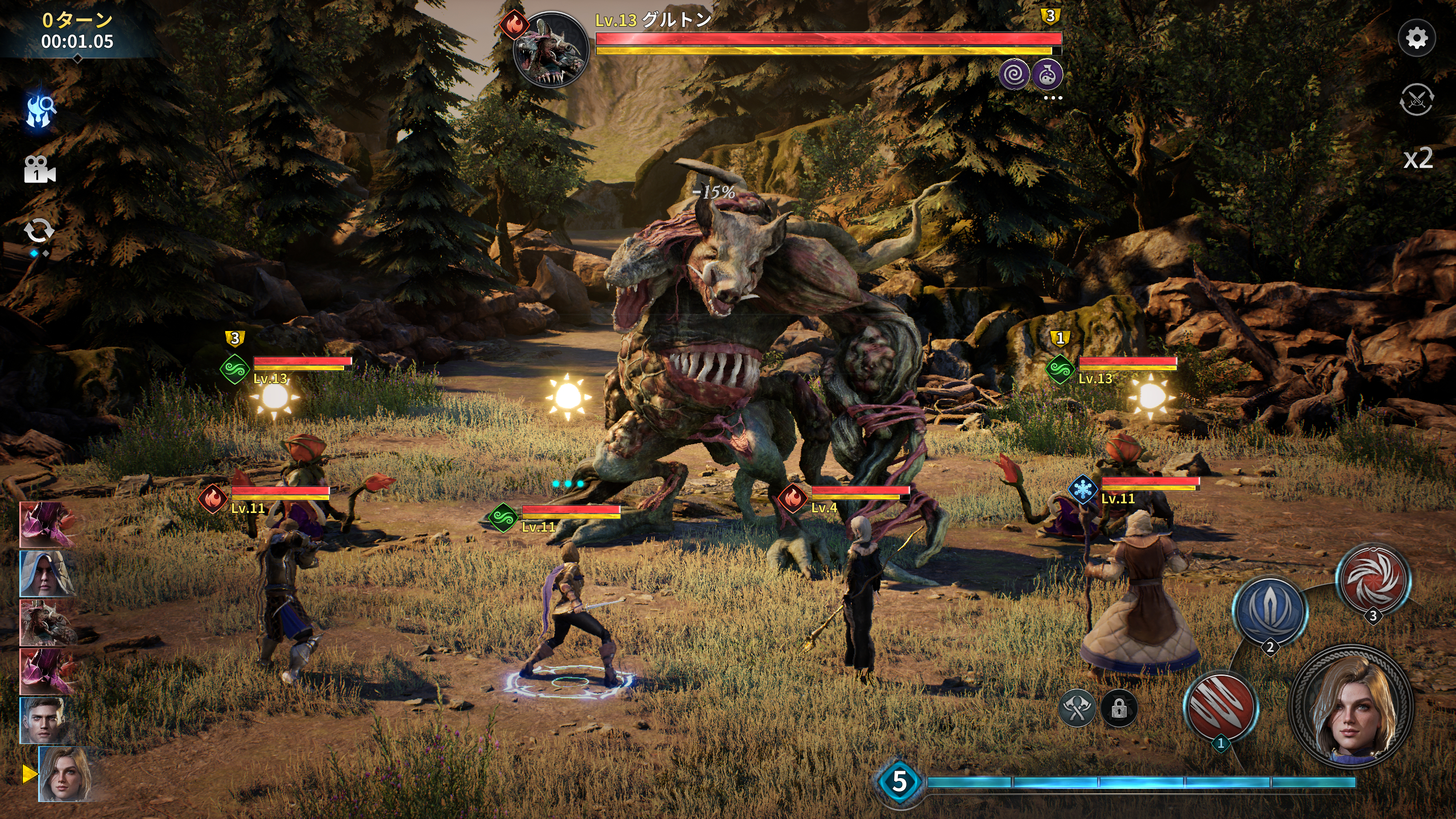Select hooded woman in turn order

[x=47, y=573]
